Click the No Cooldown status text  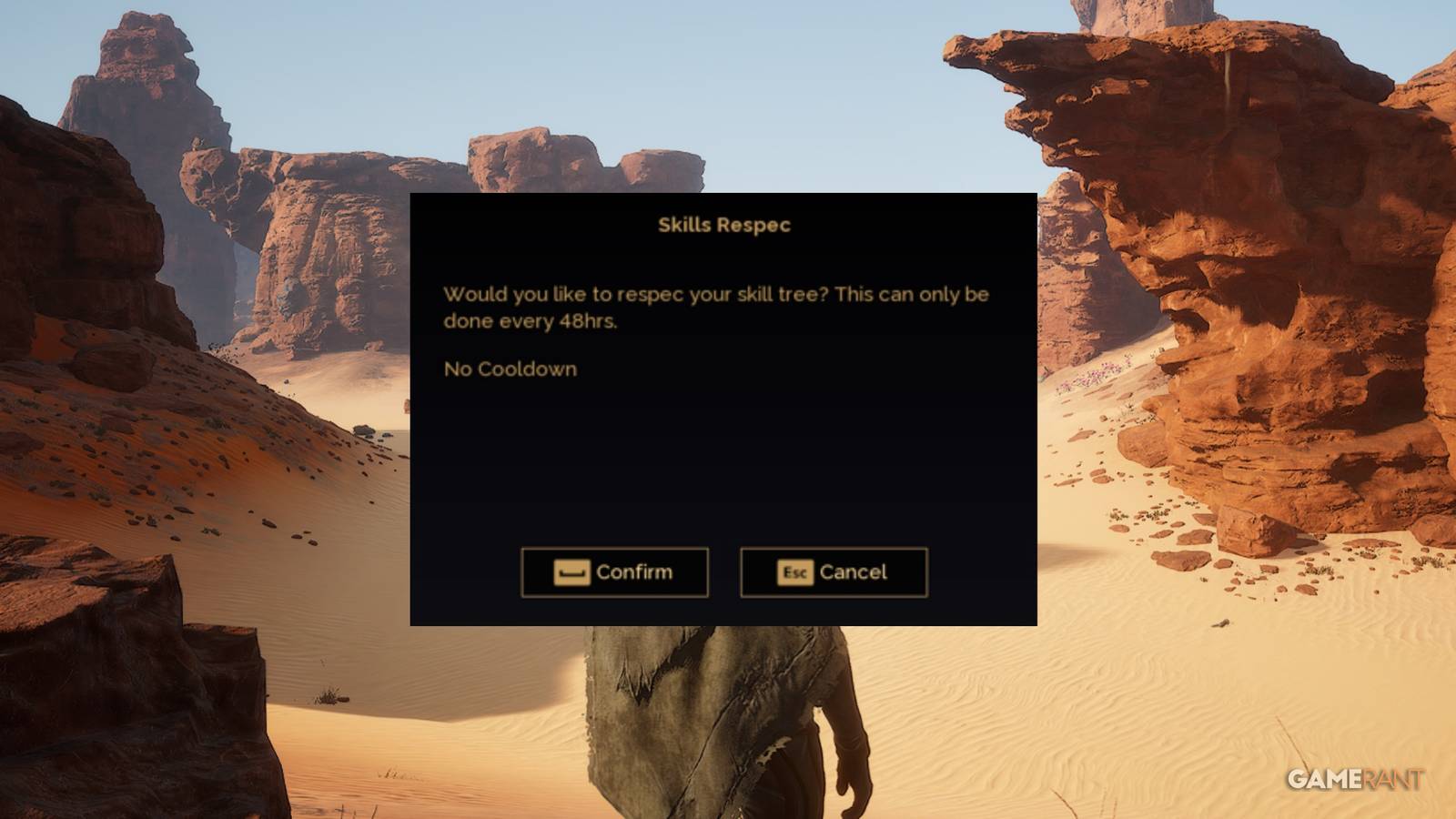coord(510,369)
